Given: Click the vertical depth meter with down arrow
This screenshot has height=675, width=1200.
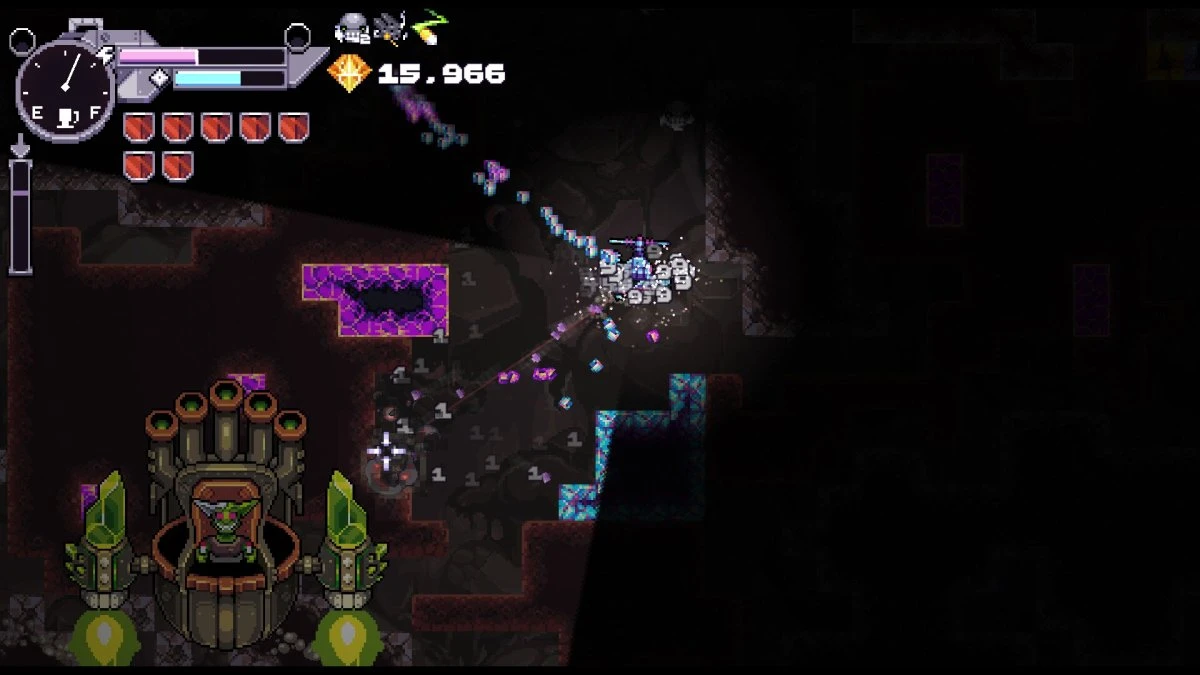Looking at the screenshot, I should [x=20, y=208].
